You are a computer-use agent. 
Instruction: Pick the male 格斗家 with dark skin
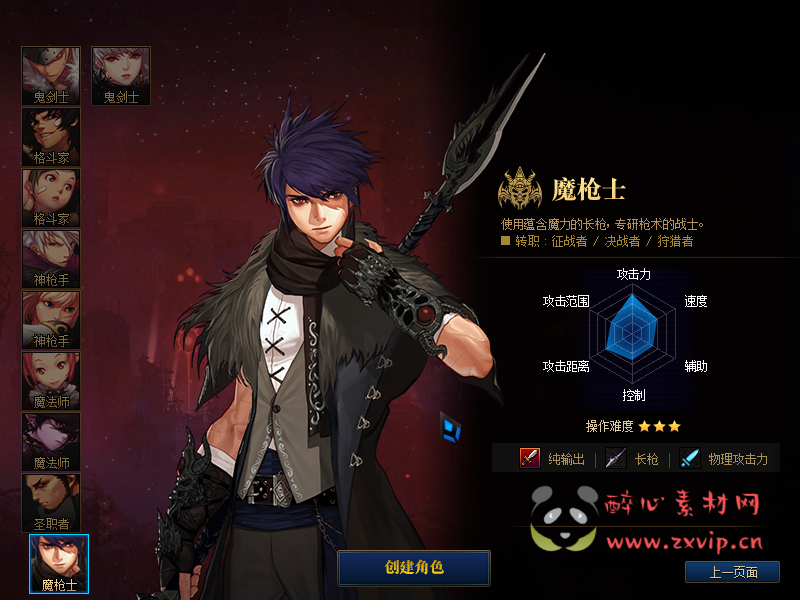pos(51,137)
